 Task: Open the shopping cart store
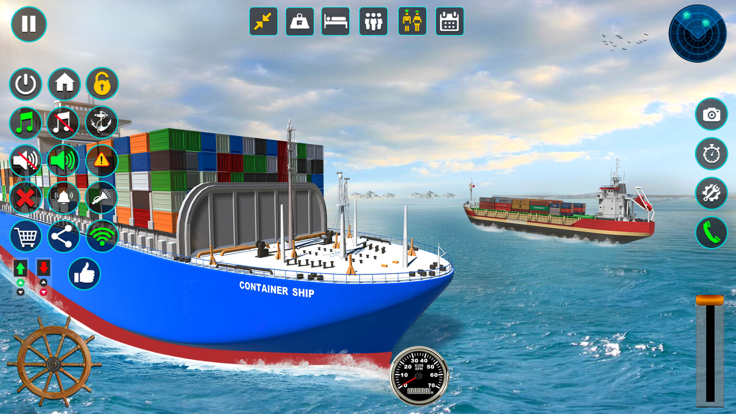tap(26, 237)
